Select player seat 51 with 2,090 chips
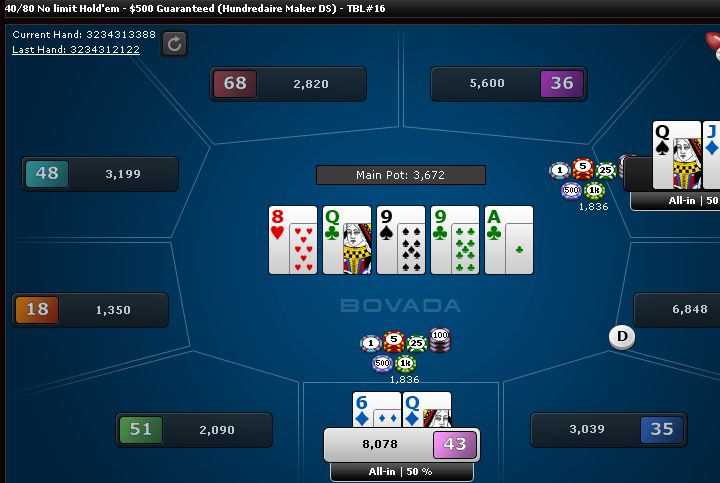This screenshot has width=720, height=483. click(194, 430)
